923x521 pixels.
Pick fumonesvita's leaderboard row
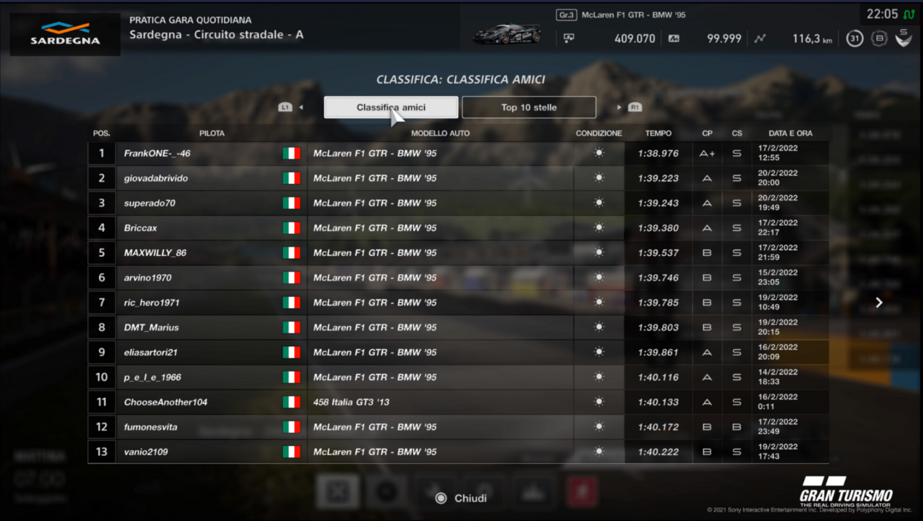458,427
